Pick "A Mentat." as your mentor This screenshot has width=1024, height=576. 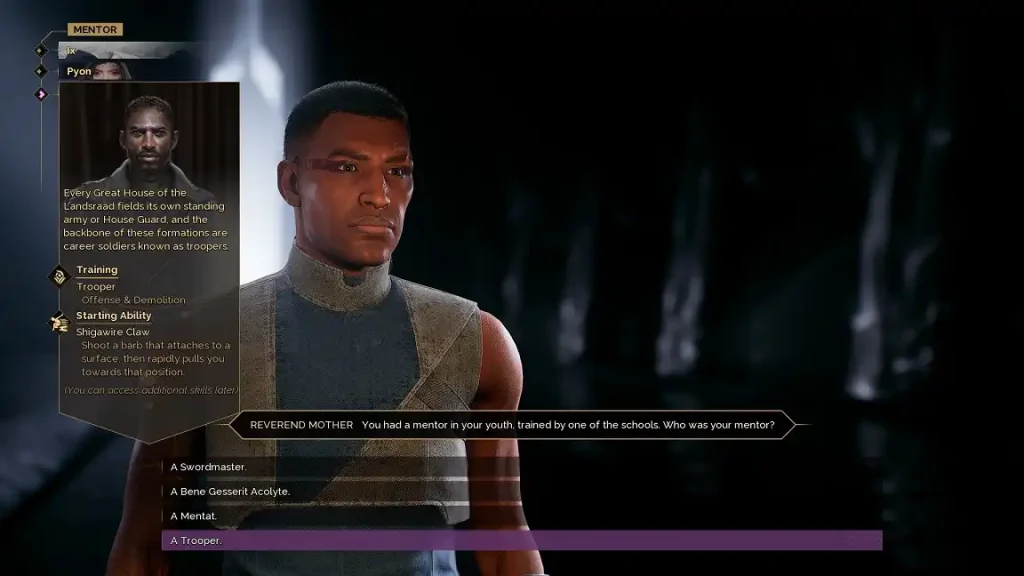click(x=195, y=516)
